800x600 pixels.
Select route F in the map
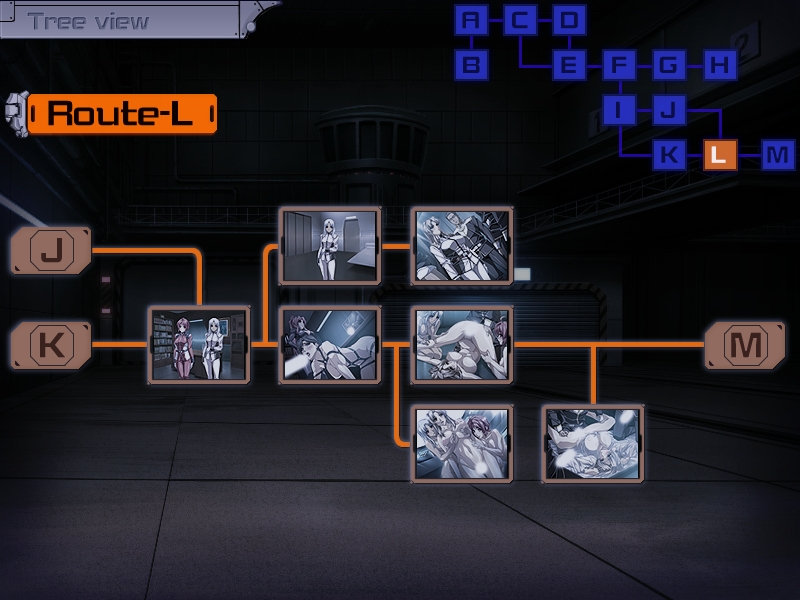[x=619, y=66]
